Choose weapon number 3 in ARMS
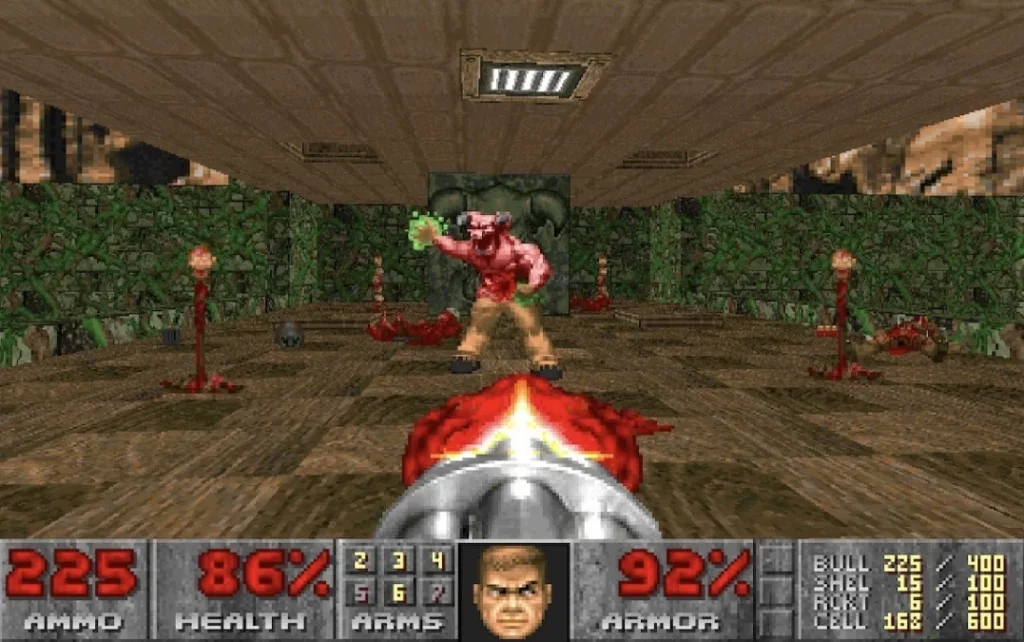This screenshot has width=1024, height=642. click(x=398, y=561)
